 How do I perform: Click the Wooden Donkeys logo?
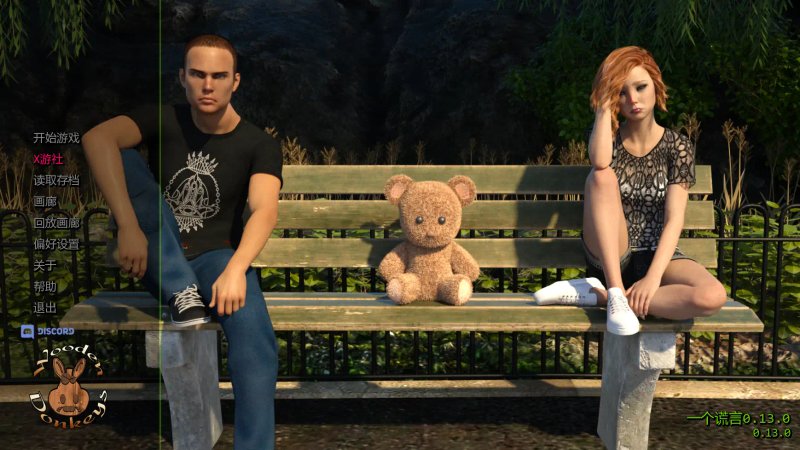coord(66,388)
